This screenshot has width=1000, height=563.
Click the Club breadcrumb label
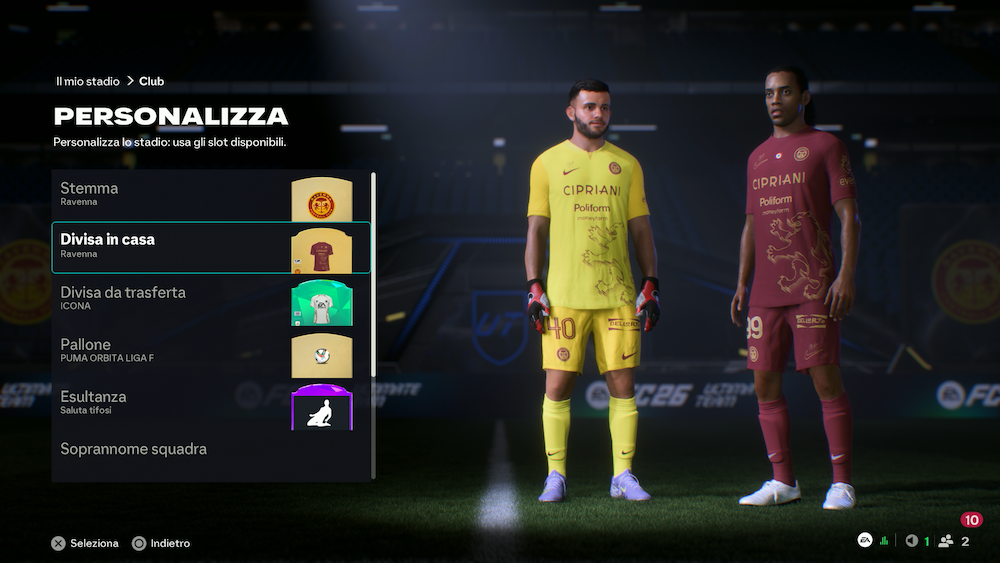click(151, 82)
